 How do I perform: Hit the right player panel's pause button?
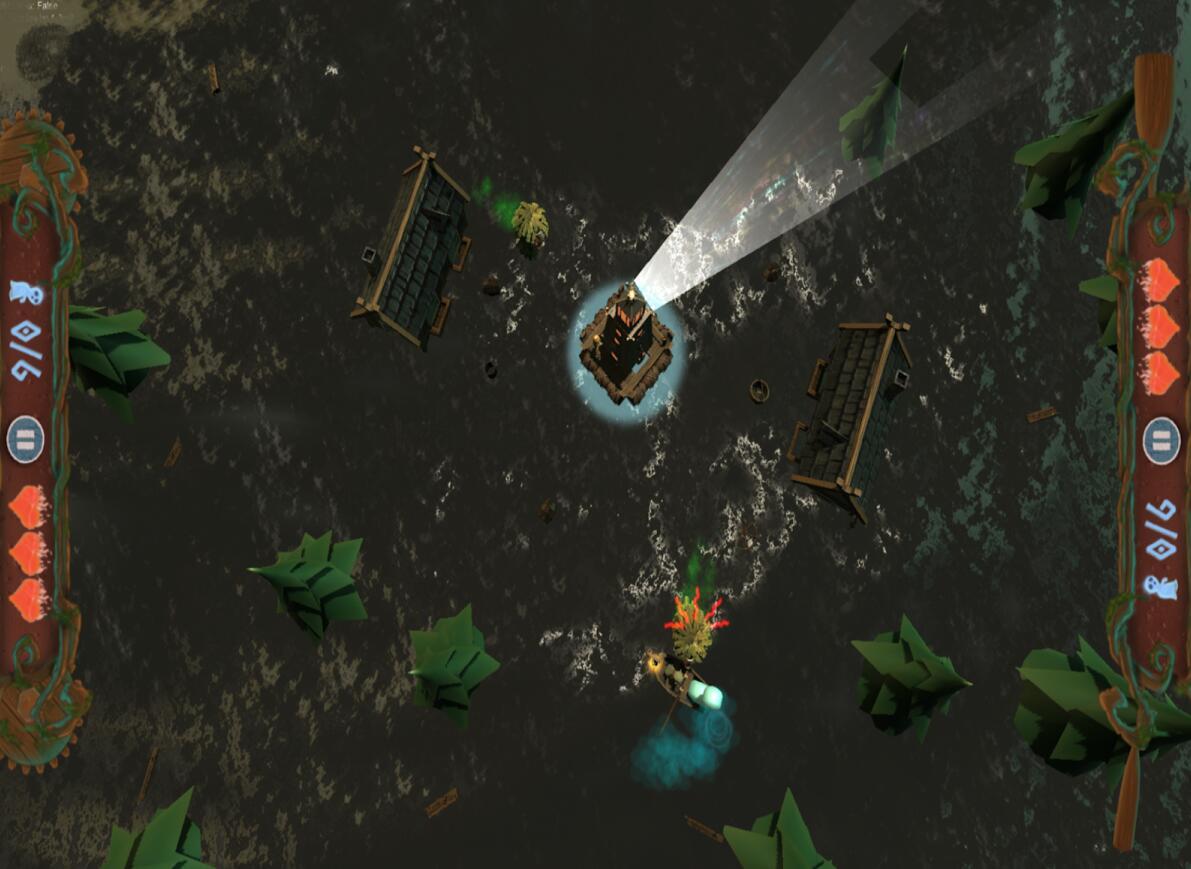(1161, 440)
